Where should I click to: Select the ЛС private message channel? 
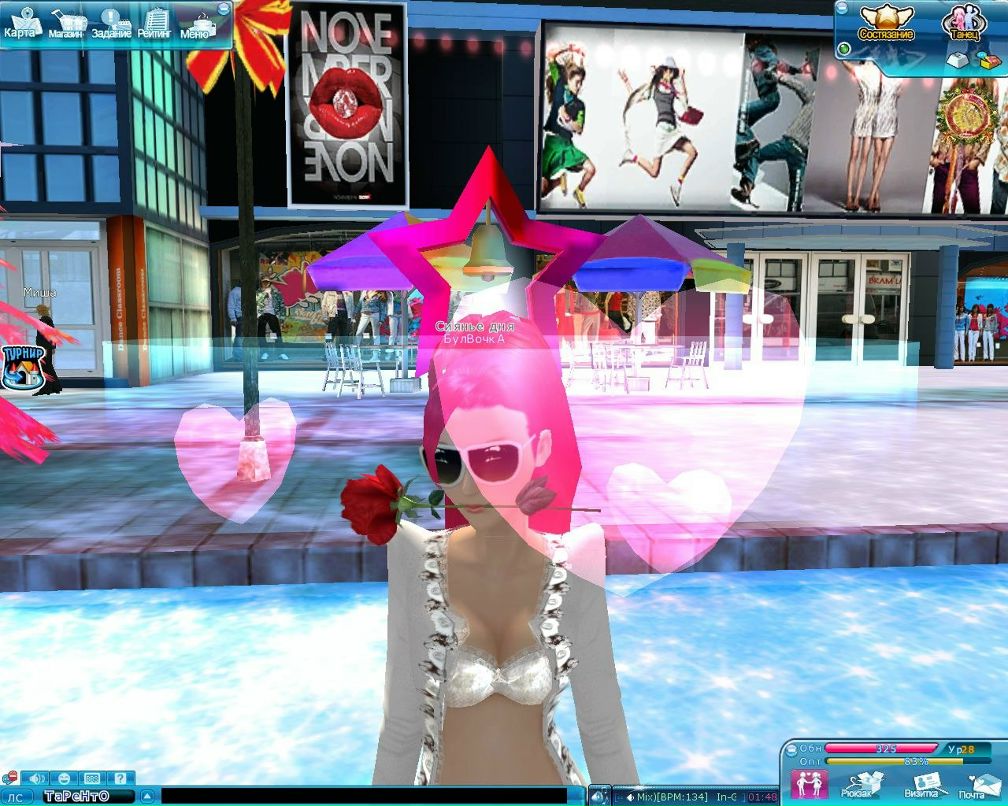point(17,797)
